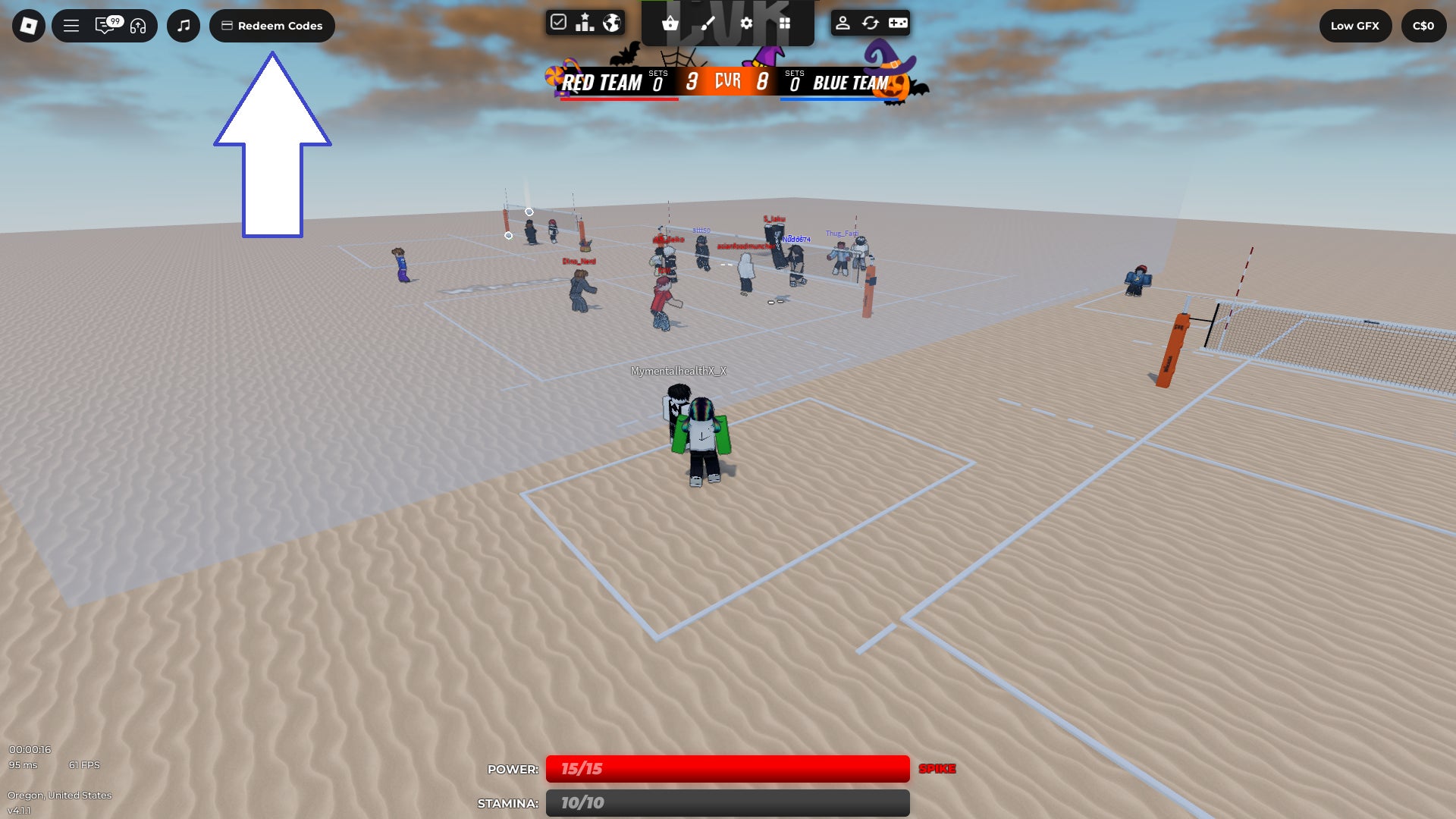
Task: Click the red POWER 15/15 bar
Action: 728,768
